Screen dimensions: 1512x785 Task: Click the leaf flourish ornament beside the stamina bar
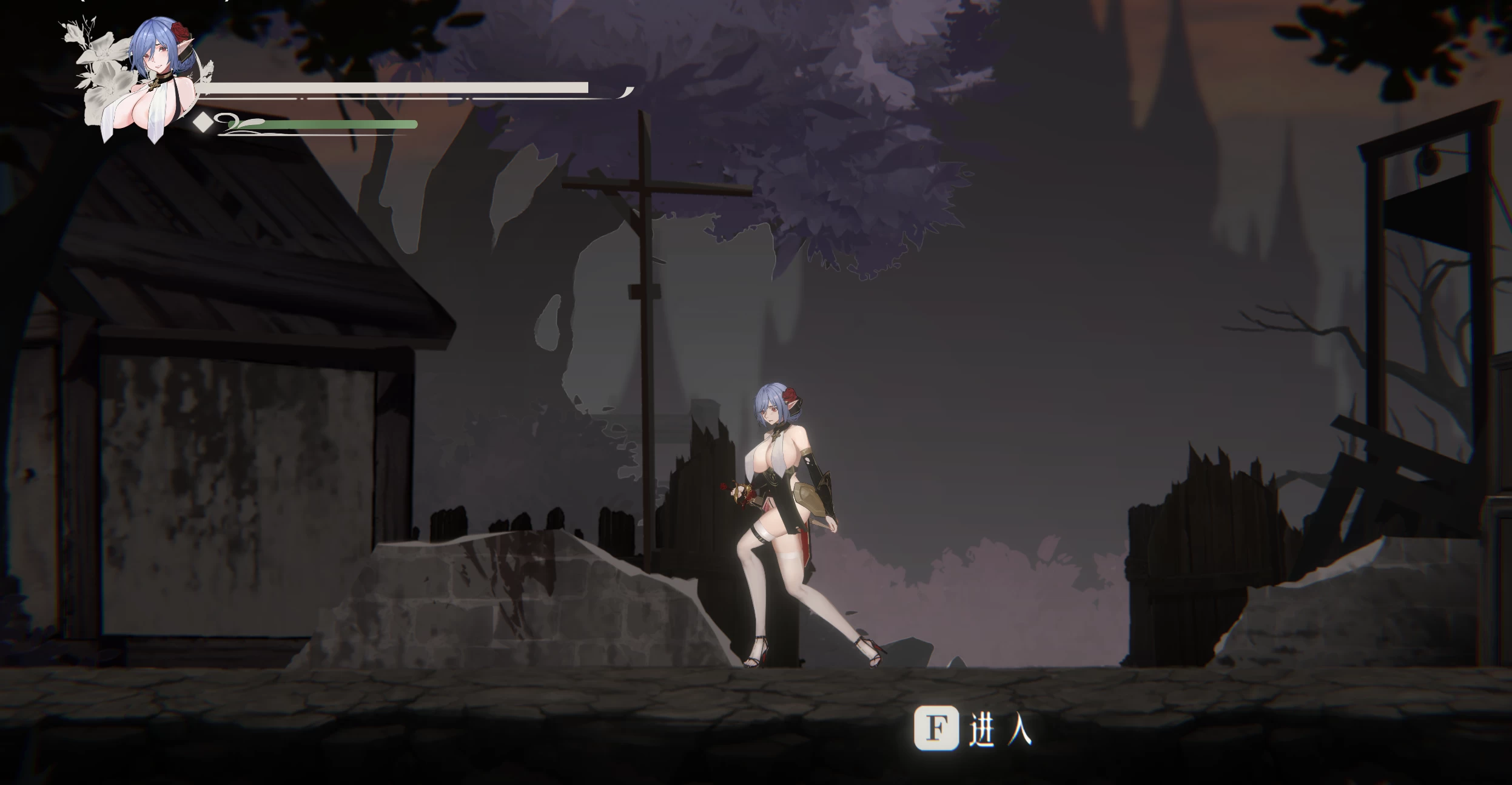(x=238, y=125)
